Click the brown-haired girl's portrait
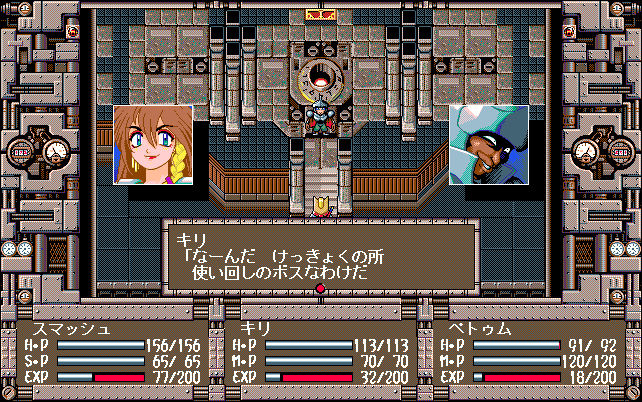642x402 pixels. point(152,145)
